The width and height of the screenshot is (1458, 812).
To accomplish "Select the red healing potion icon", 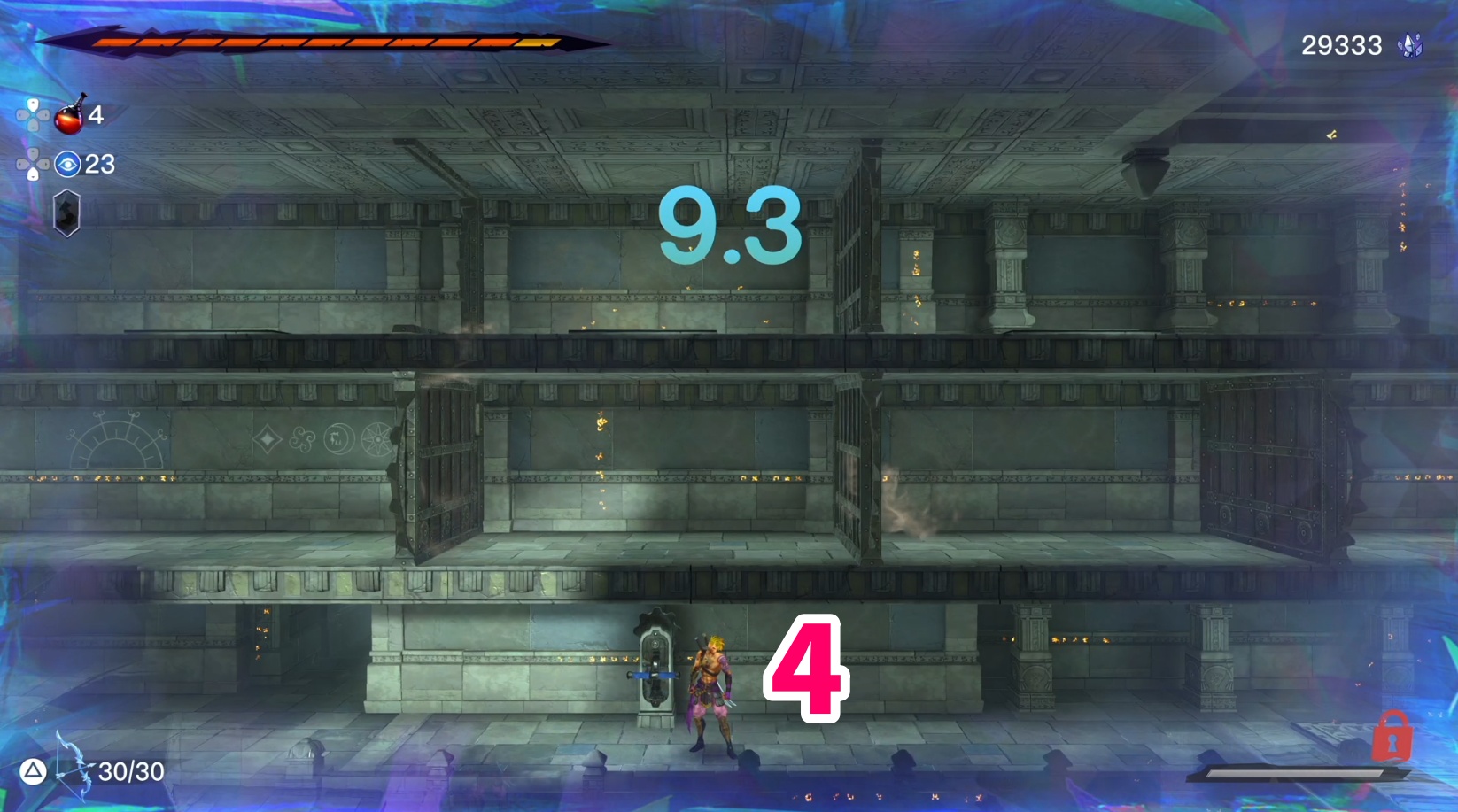I will tap(69, 116).
